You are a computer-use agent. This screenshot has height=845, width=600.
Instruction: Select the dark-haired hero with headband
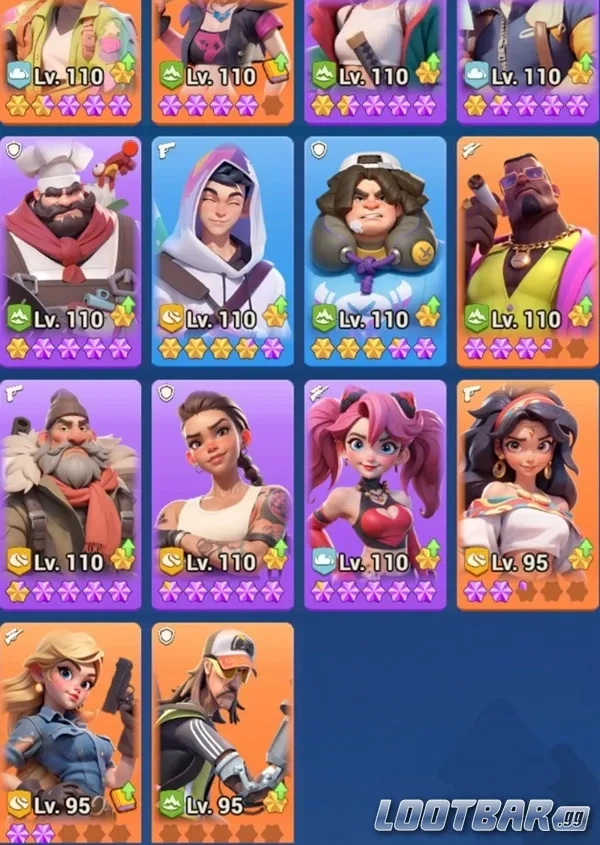coord(527,493)
